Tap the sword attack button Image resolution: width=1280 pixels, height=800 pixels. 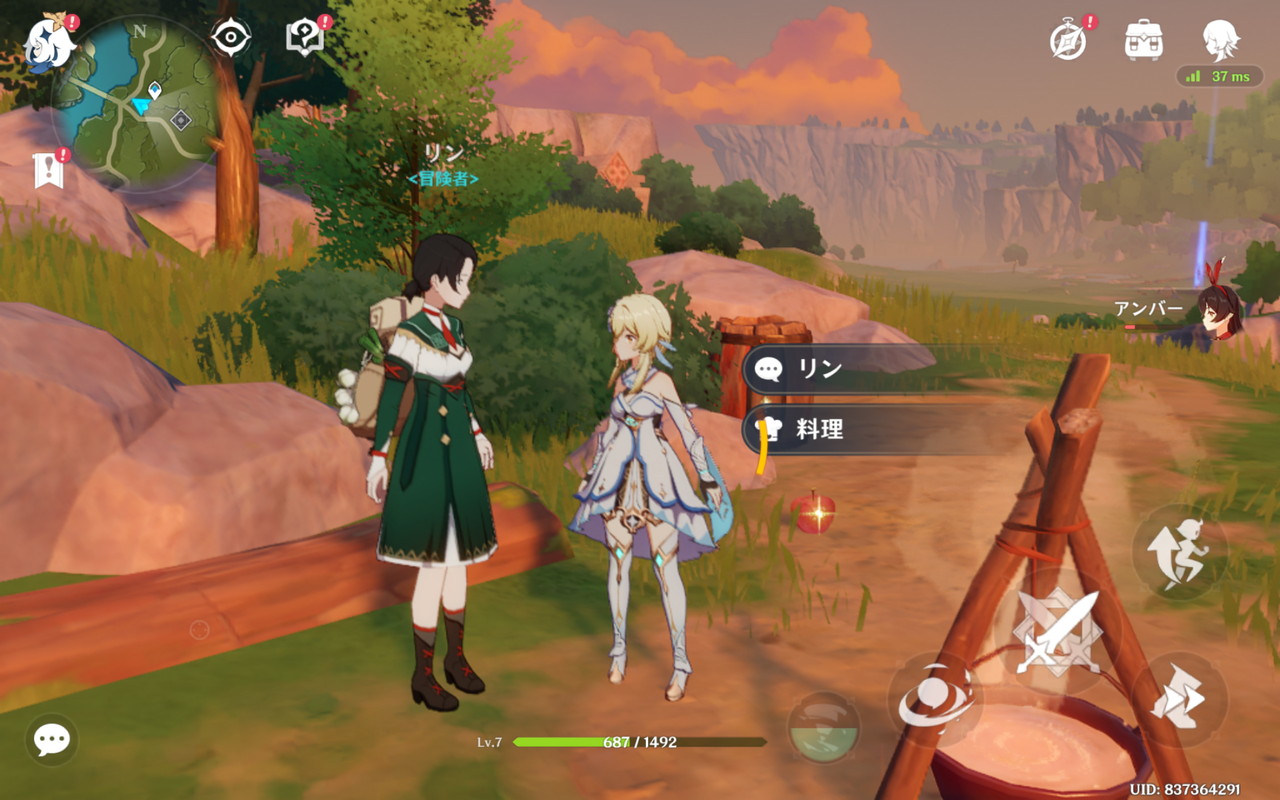pos(1057,631)
